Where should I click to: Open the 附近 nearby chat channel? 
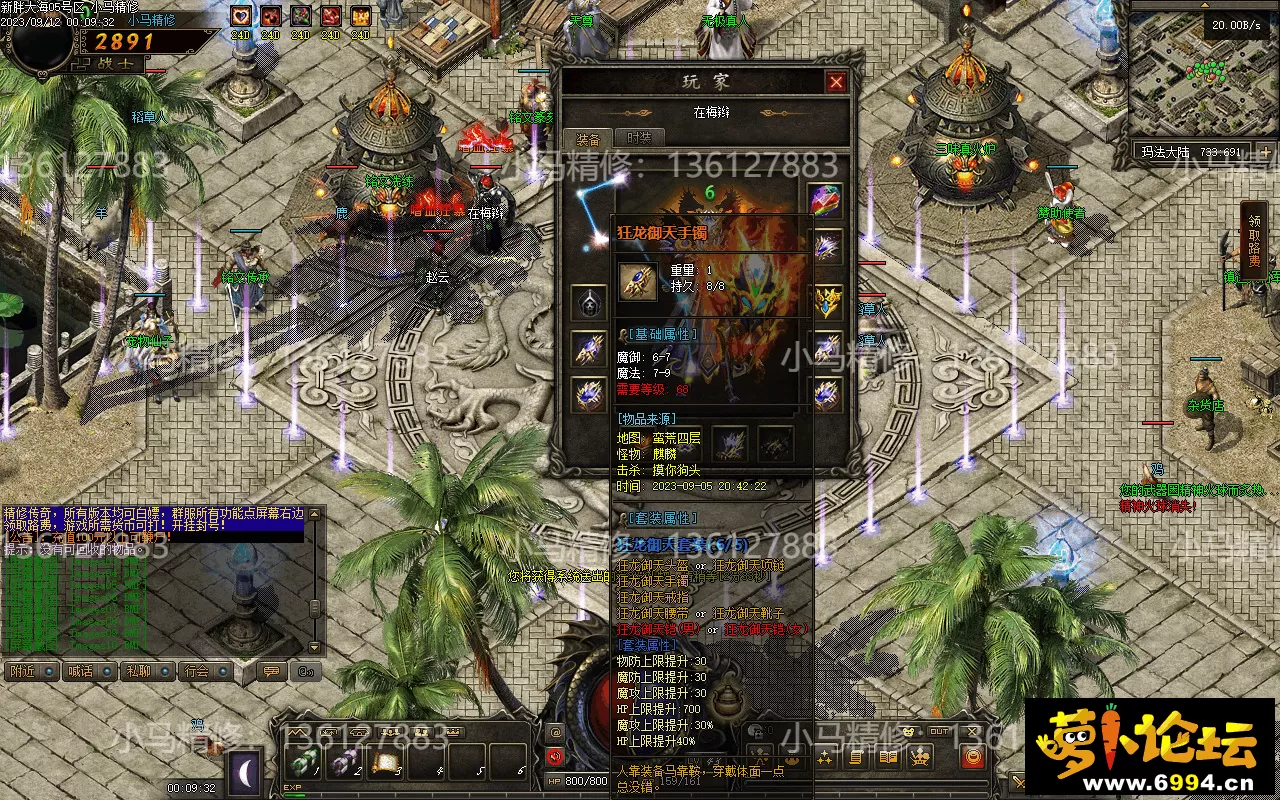pos(24,671)
